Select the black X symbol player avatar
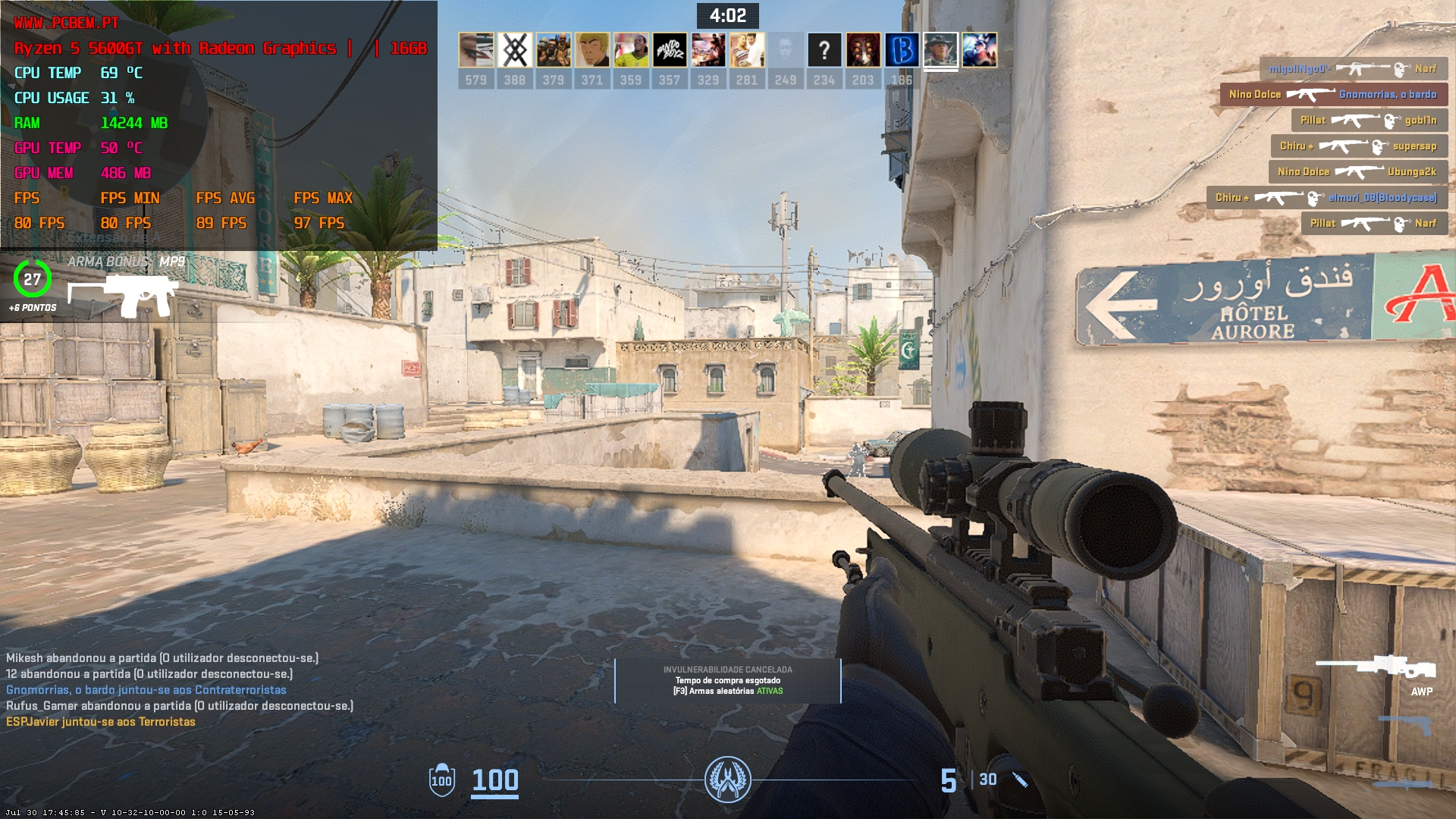The height and width of the screenshot is (819, 1456). click(x=515, y=51)
